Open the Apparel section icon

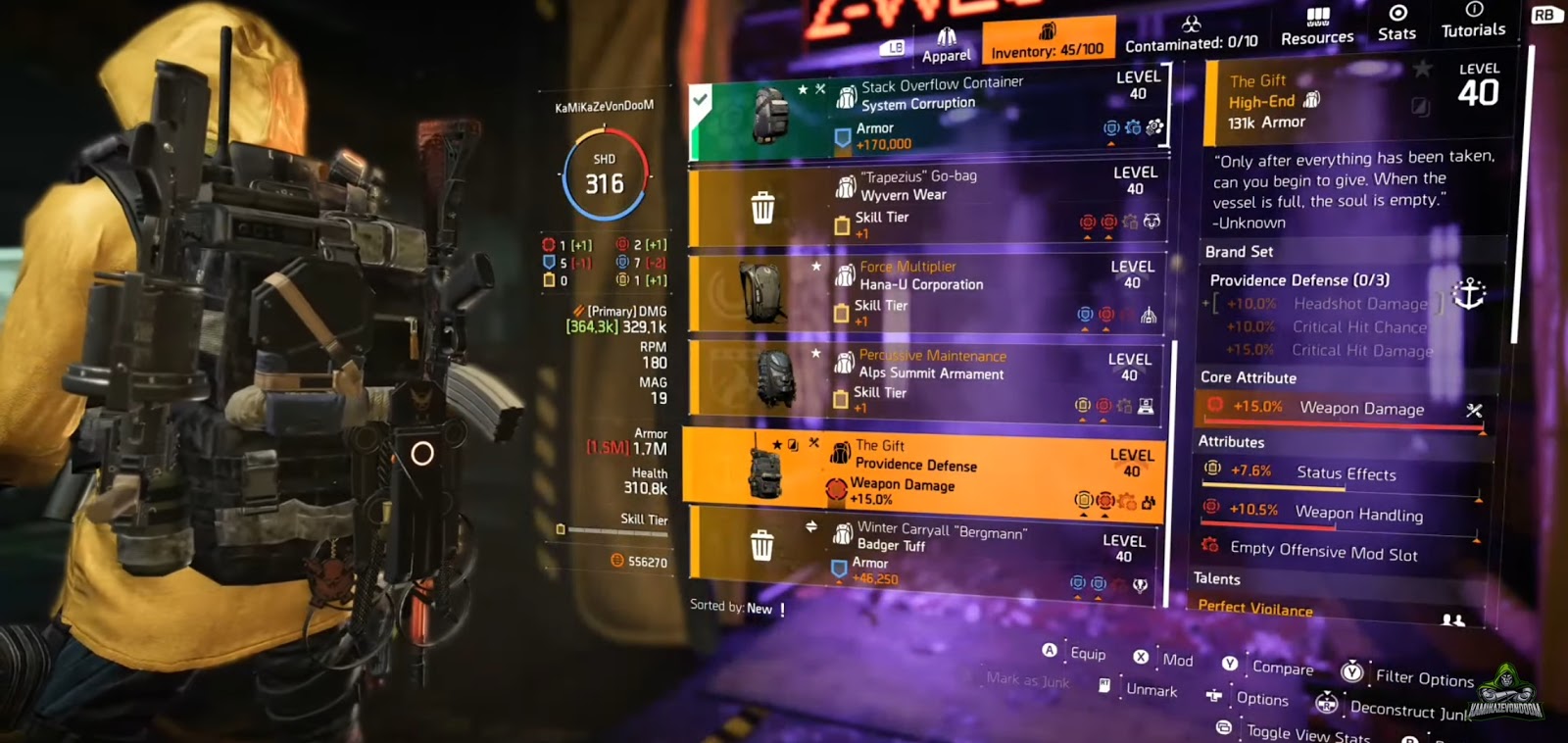coord(947,36)
